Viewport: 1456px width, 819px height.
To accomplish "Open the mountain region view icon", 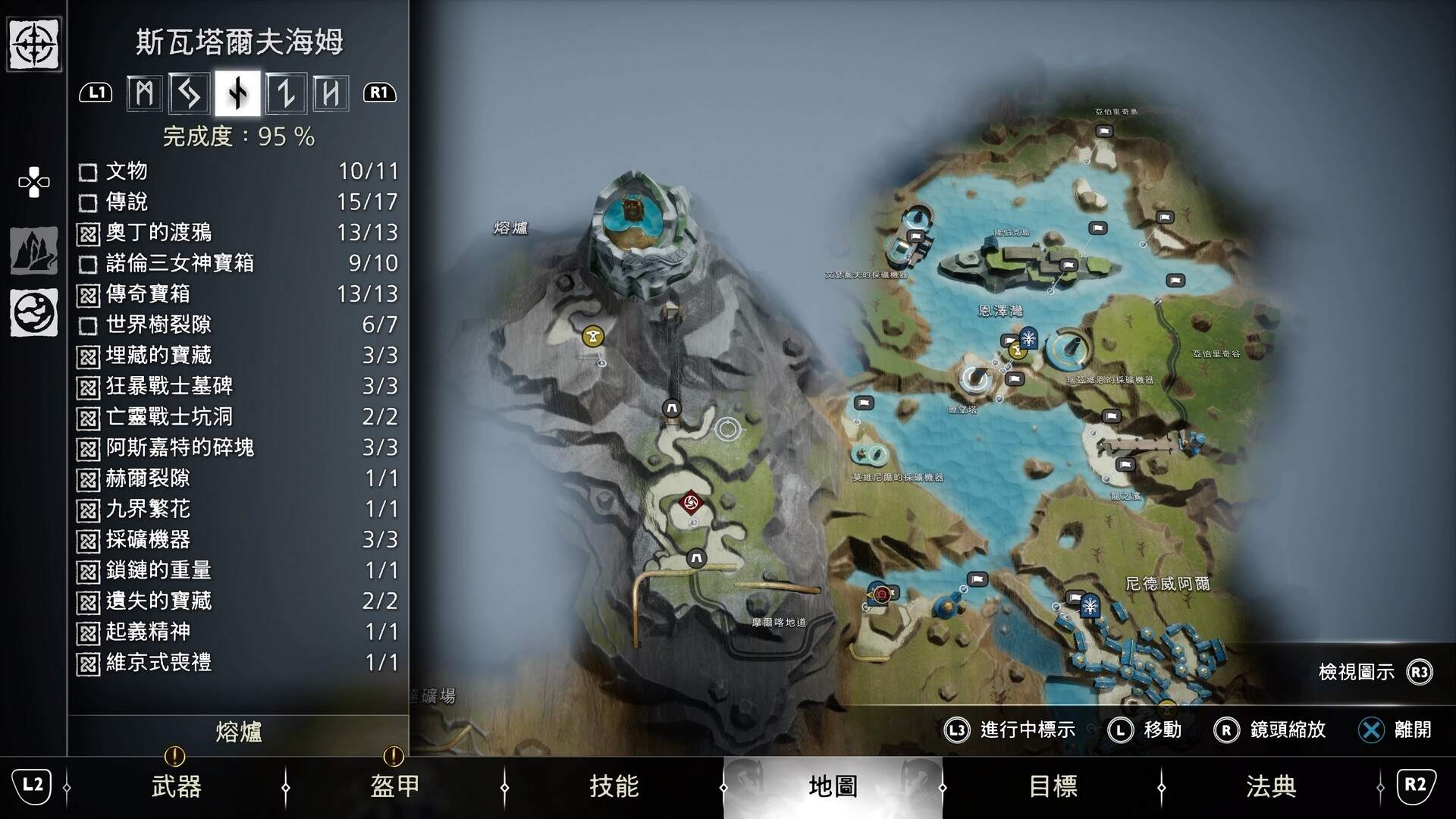I will click(x=33, y=250).
